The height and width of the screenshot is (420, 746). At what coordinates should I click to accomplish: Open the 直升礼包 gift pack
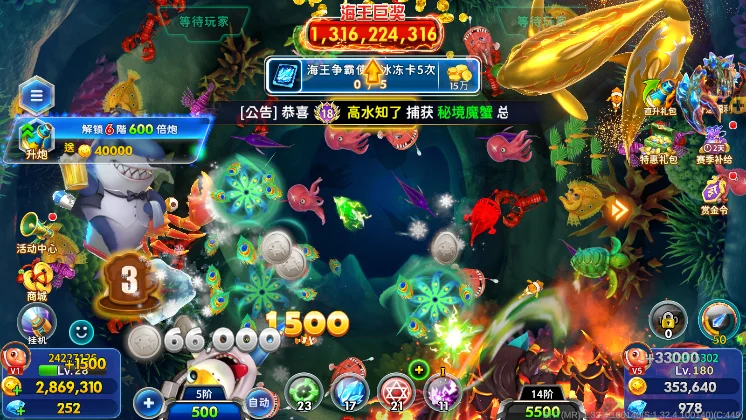point(662,93)
